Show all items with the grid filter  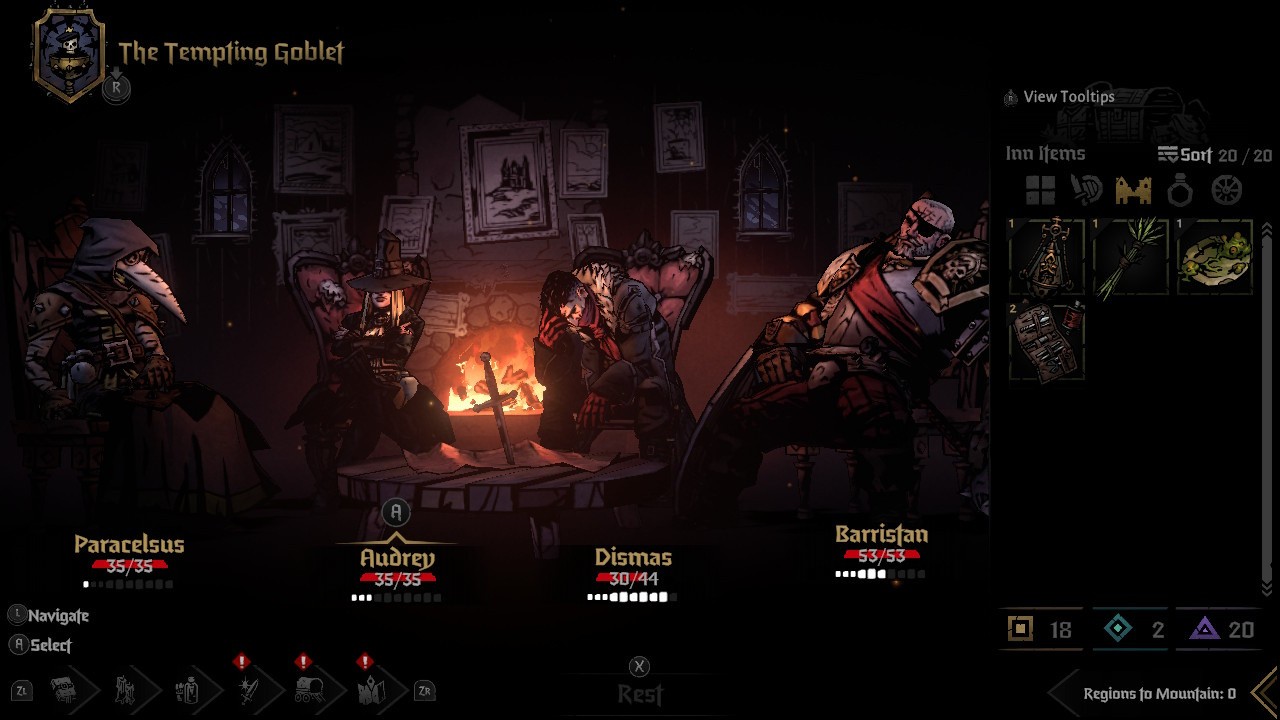pyautogui.click(x=1040, y=190)
